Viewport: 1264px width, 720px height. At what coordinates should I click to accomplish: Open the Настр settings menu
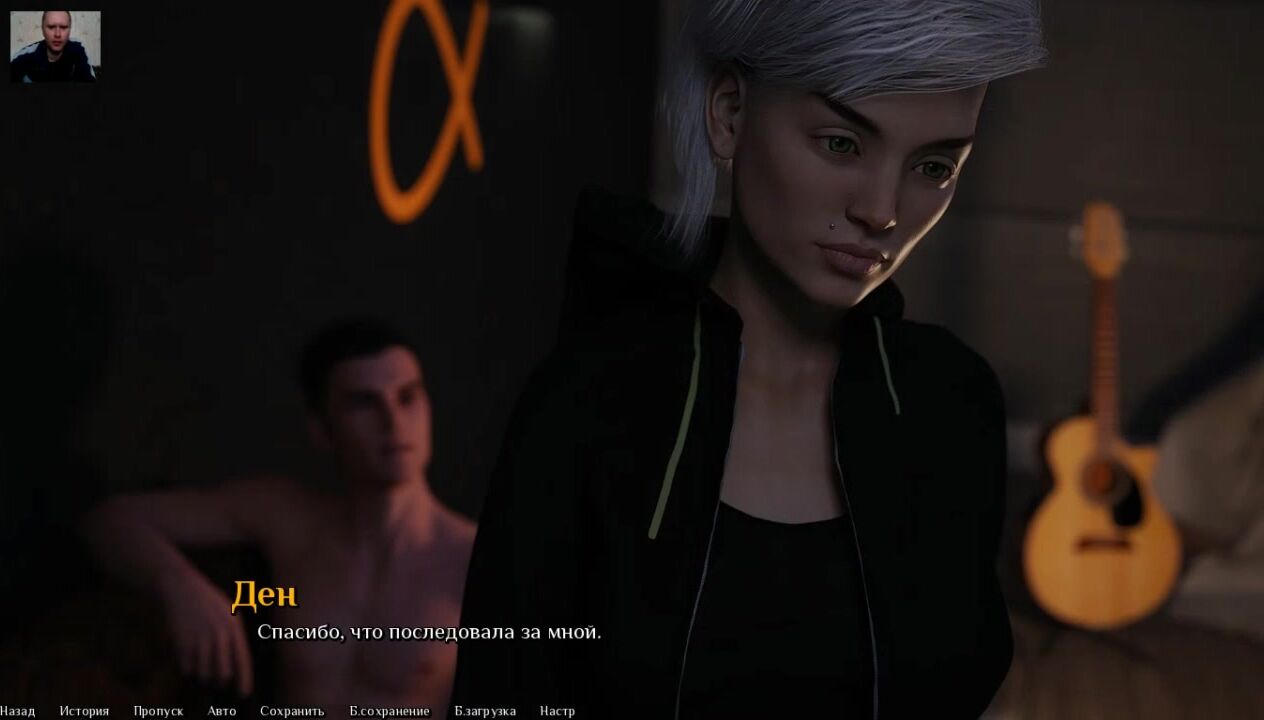557,711
